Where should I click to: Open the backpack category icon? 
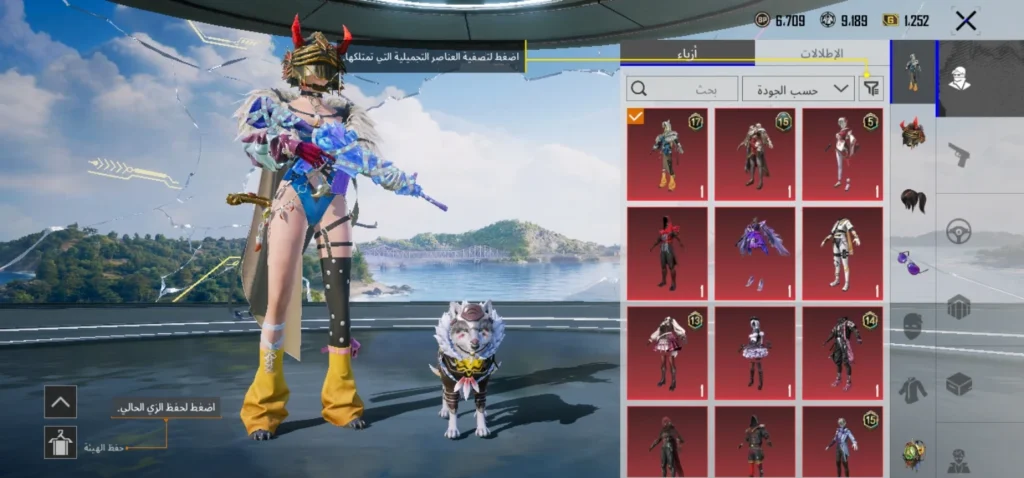point(959,306)
